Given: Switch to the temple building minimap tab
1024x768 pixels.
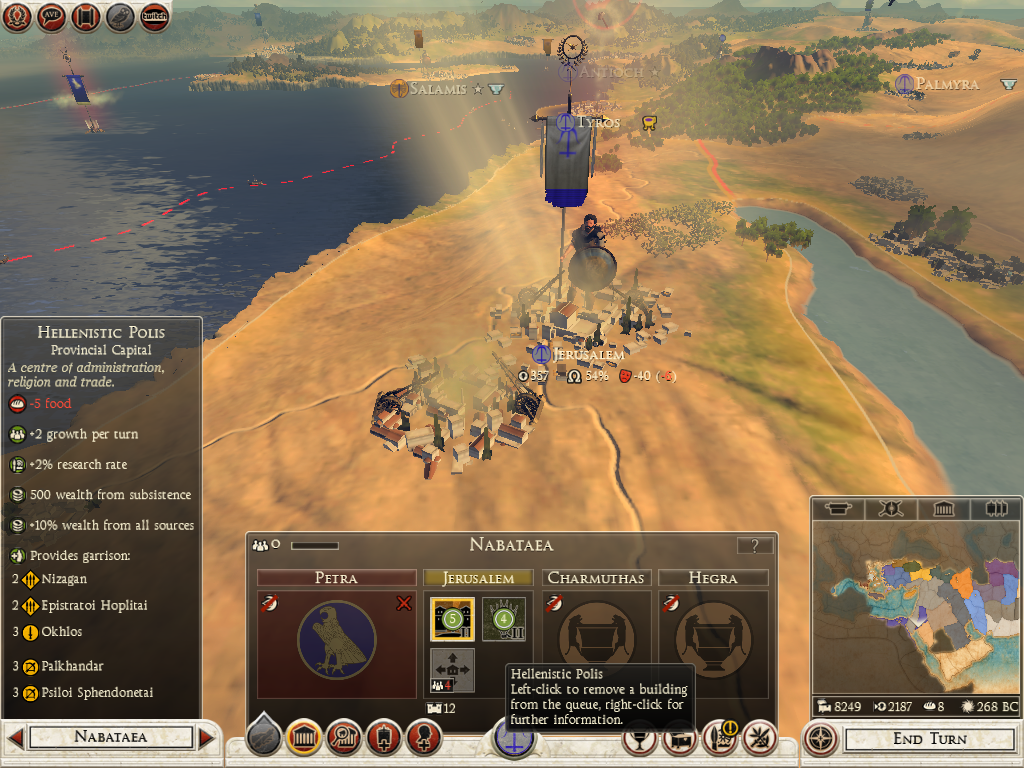Looking at the screenshot, I should point(943,509).
